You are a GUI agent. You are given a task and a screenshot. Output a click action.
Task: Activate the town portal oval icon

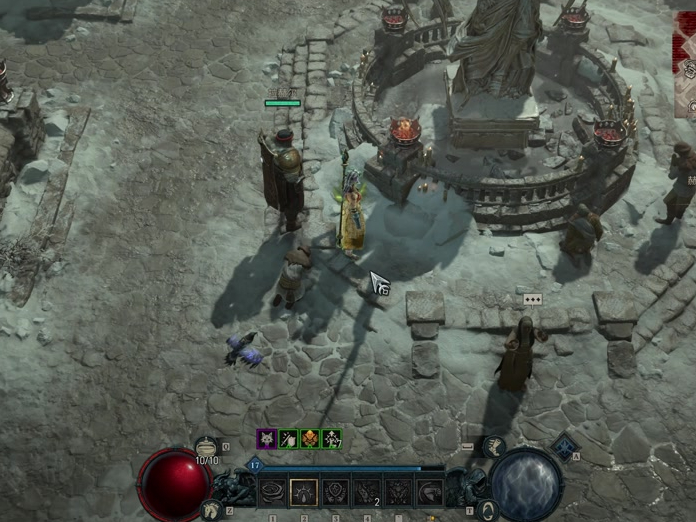486,510
